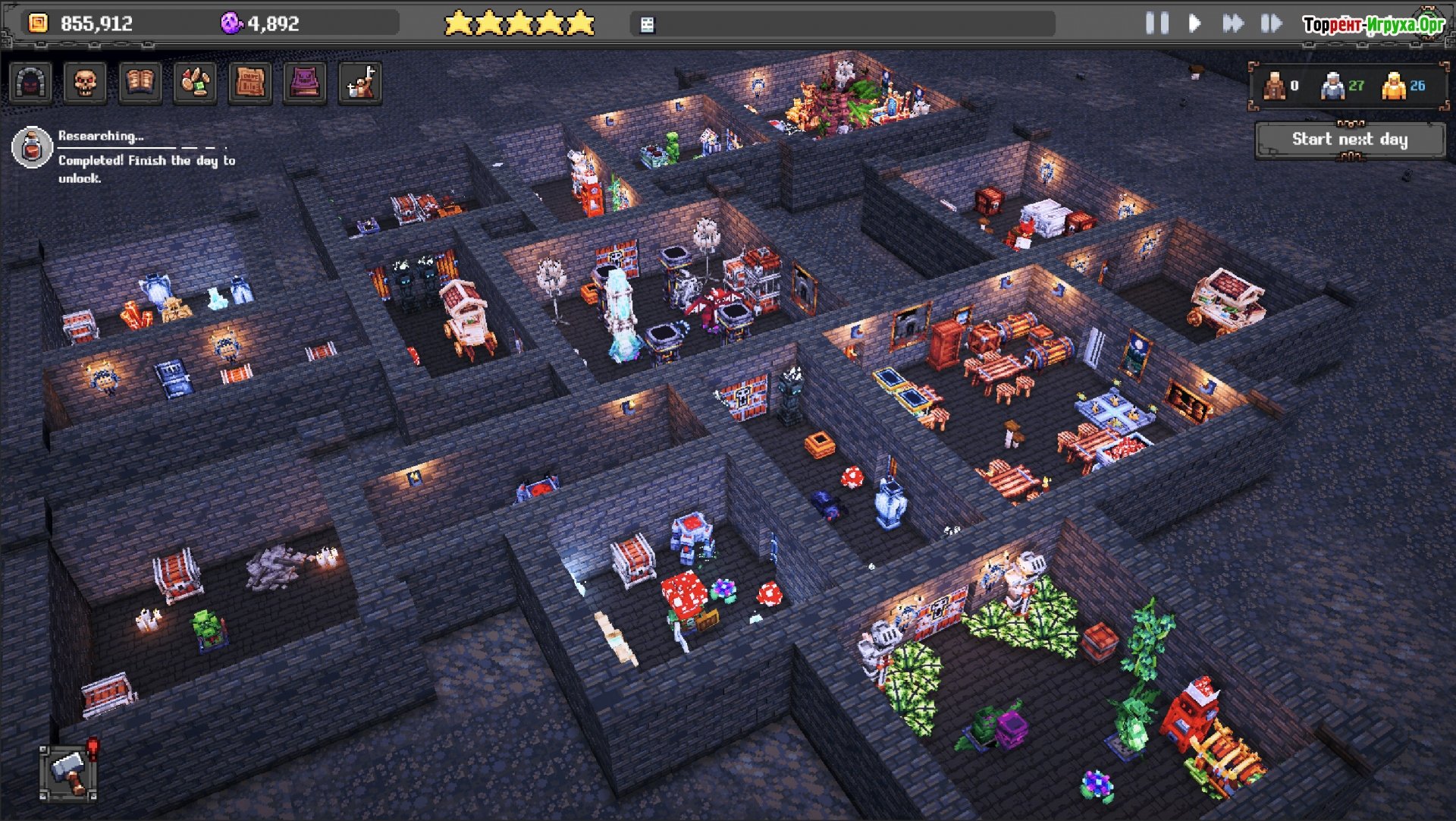Open the food and resources menu
The height and width of the screenshot is (821, 1456).
196,83
